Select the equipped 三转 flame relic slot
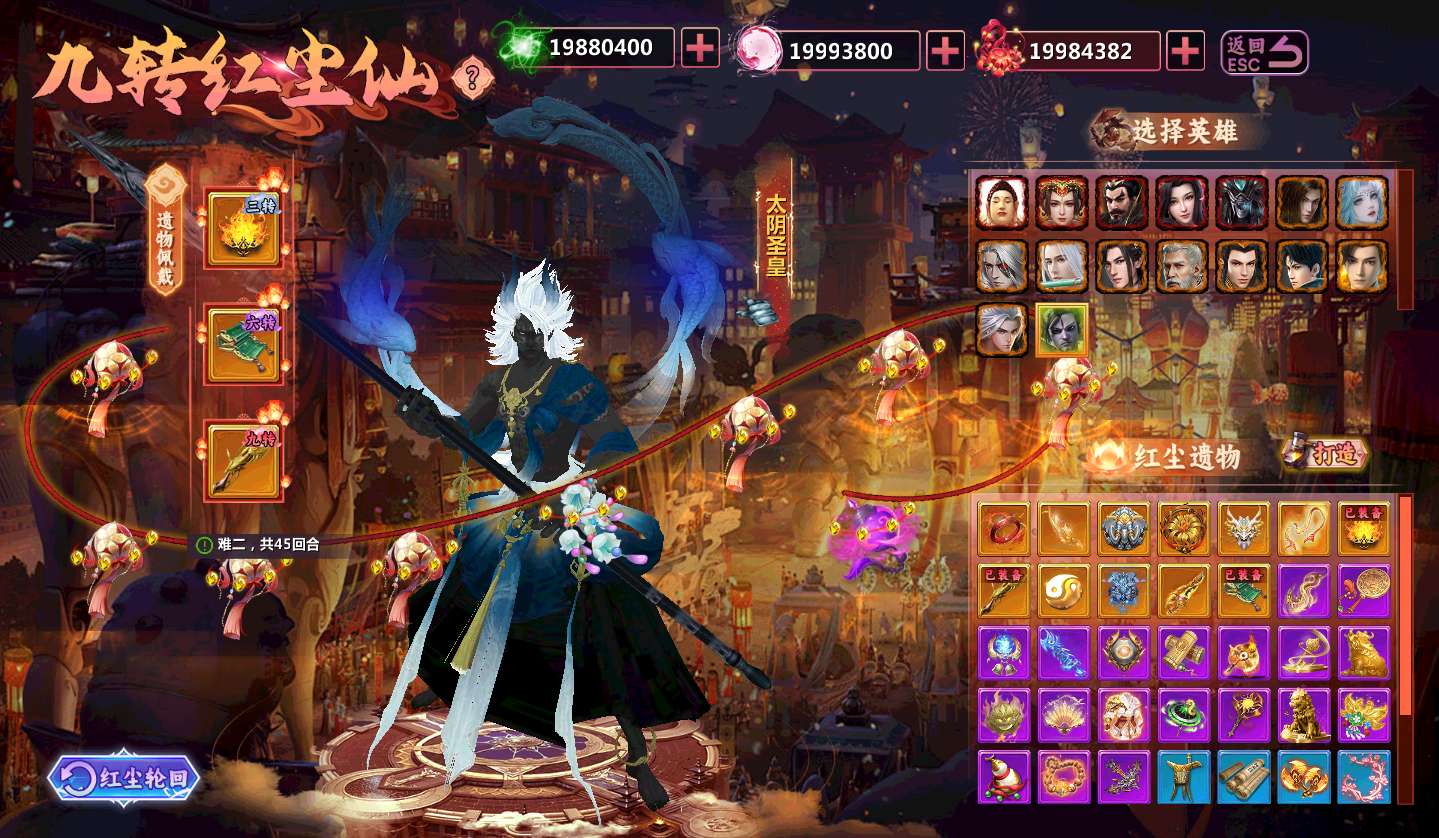 (x=243, y=229)
